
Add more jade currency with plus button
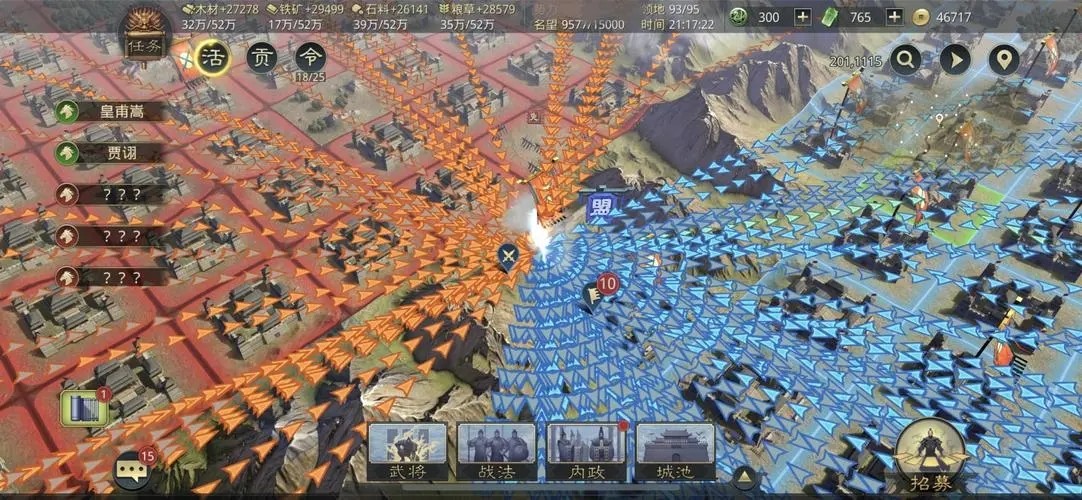pos(802,17)
